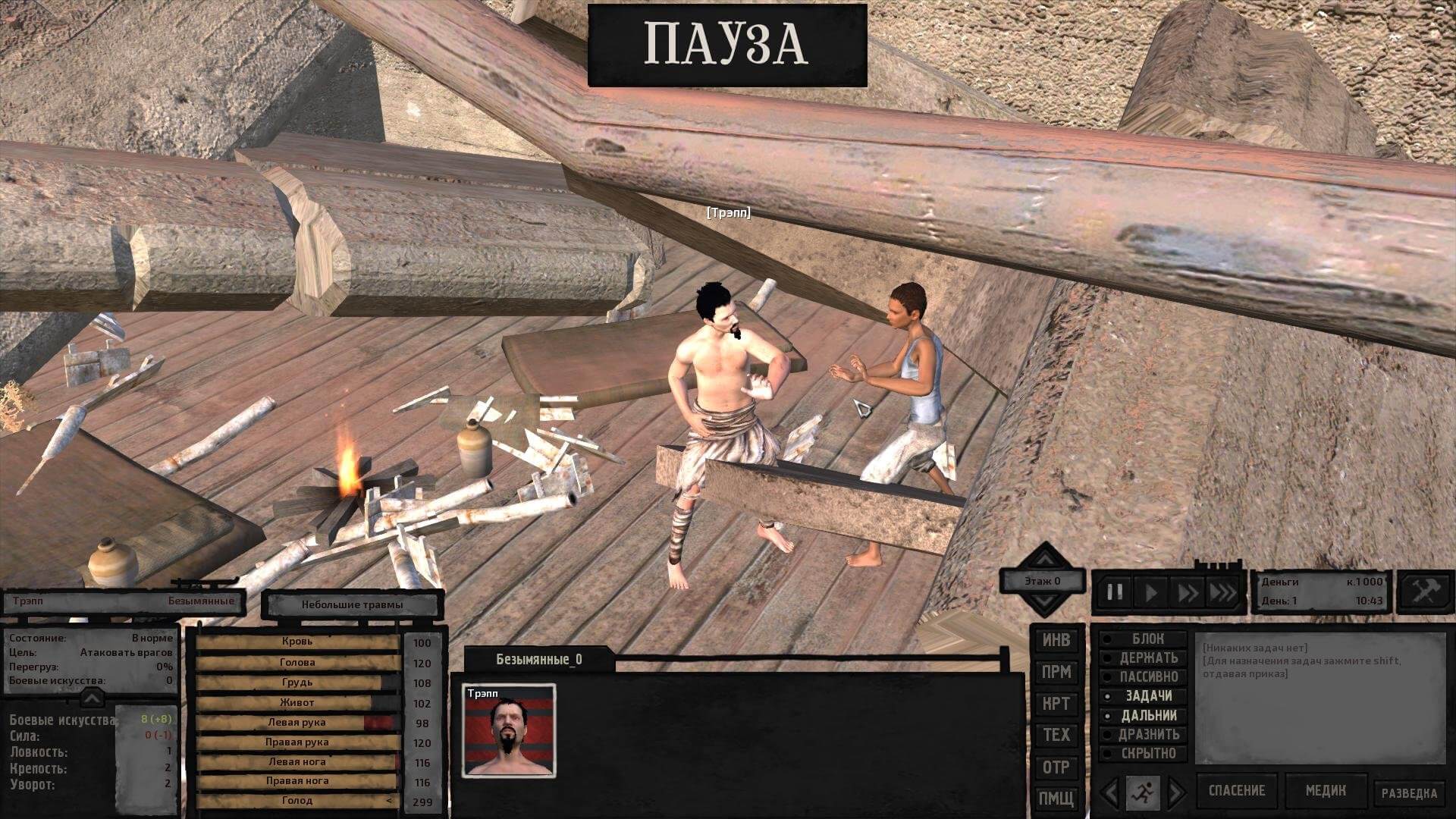This screenshot has height=819, width=1456.
Task: Toggle the ДАЛЬНИЙ ranged option
Action: [1148, 715]
